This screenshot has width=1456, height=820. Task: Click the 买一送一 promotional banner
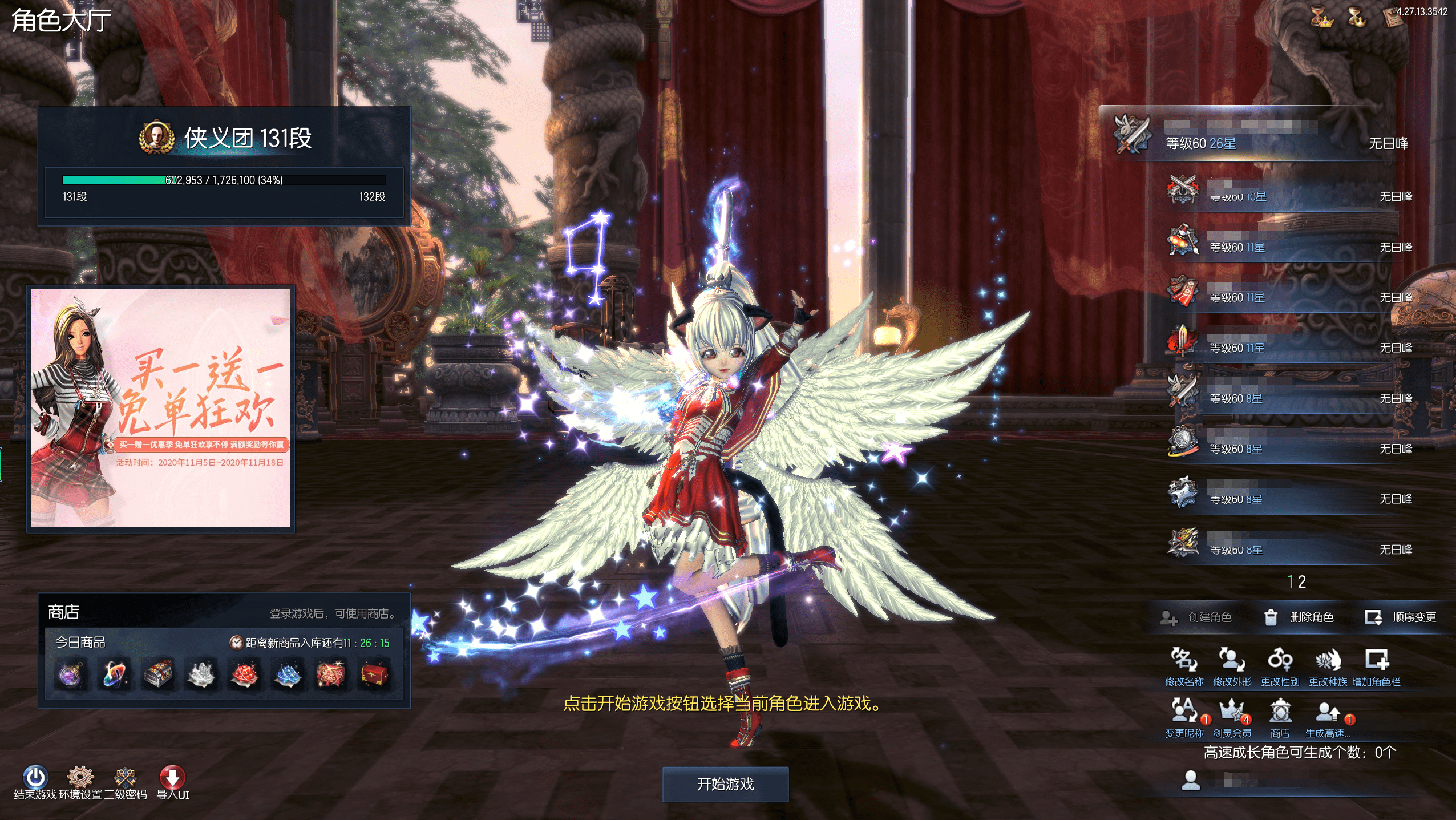160,408
